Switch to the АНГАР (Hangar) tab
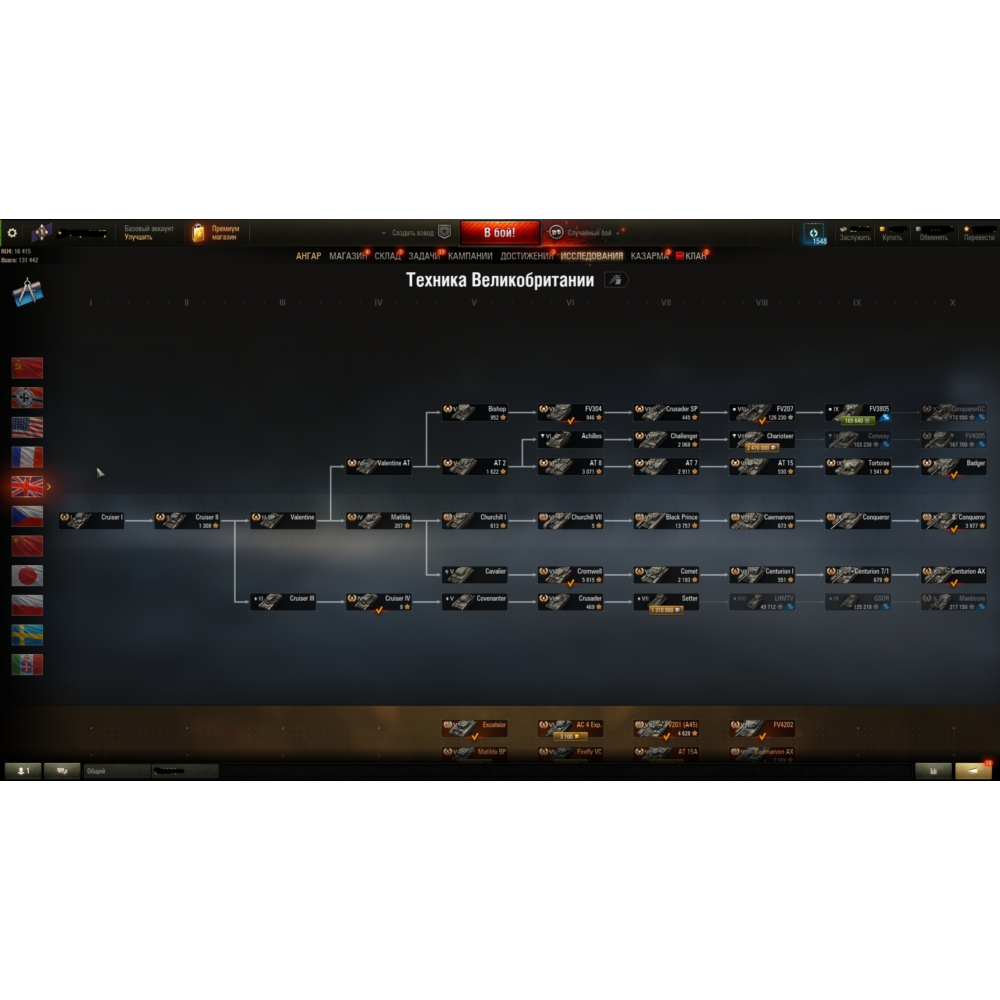 [308, 256]
